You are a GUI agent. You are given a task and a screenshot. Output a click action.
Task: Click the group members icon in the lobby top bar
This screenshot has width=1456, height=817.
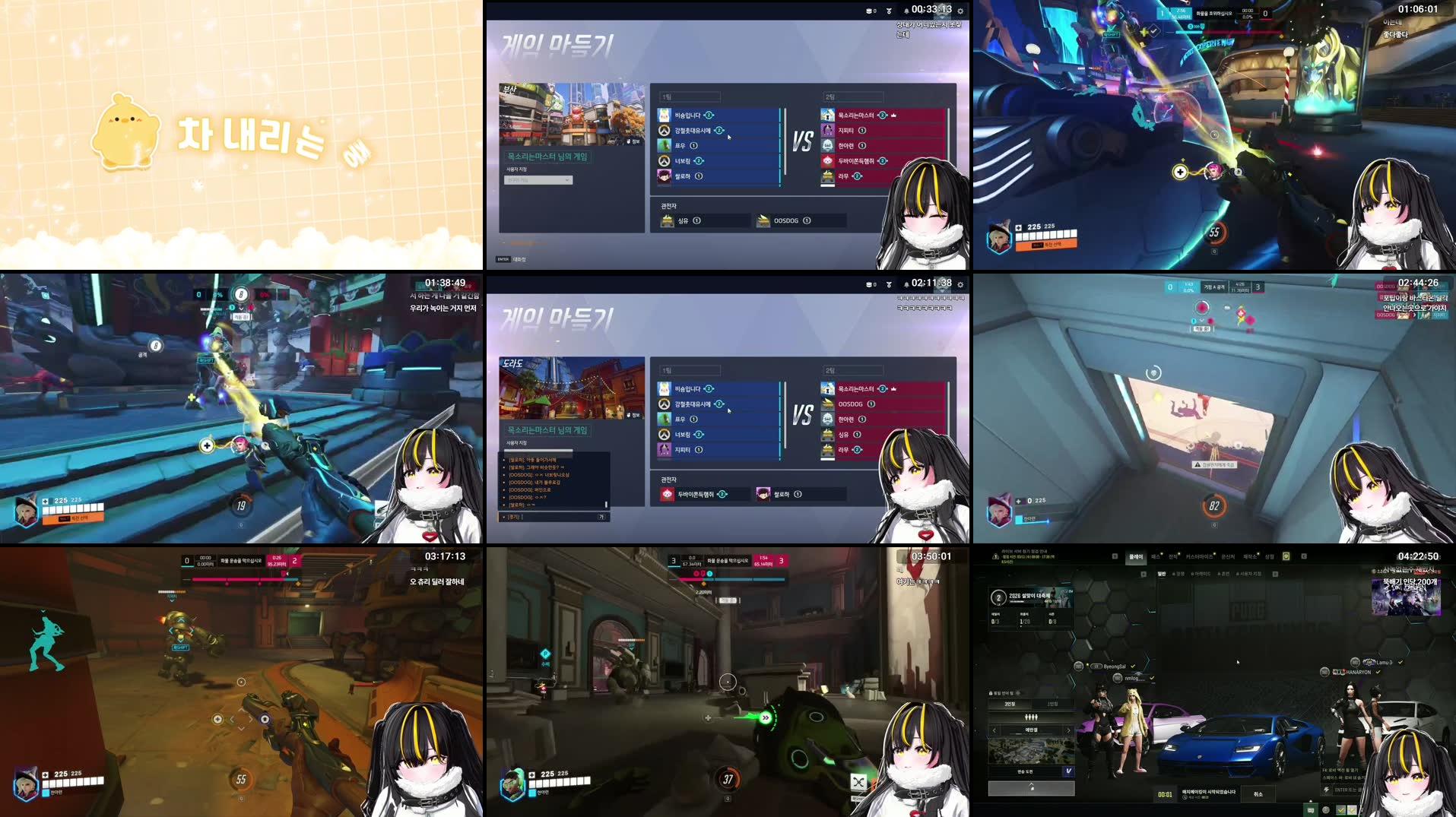tap(869, 11)
